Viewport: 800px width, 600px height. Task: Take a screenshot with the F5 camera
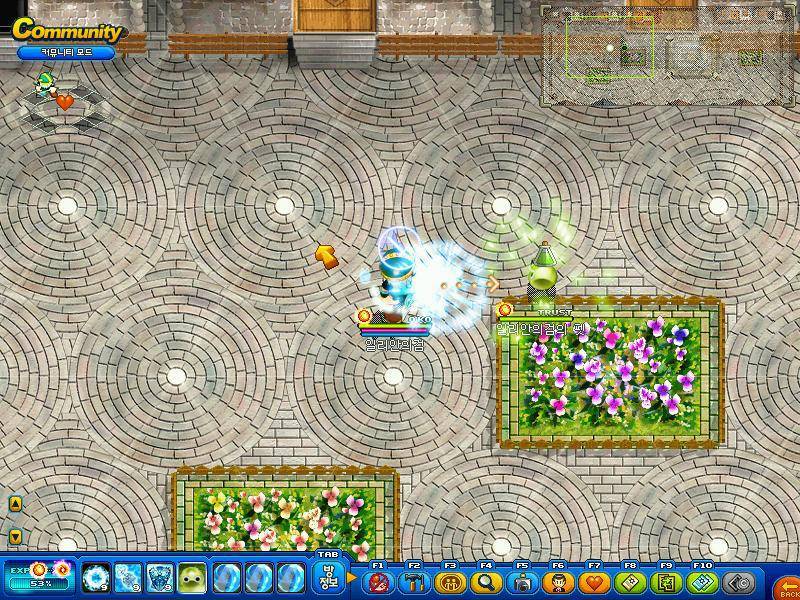tap(523, 581)
